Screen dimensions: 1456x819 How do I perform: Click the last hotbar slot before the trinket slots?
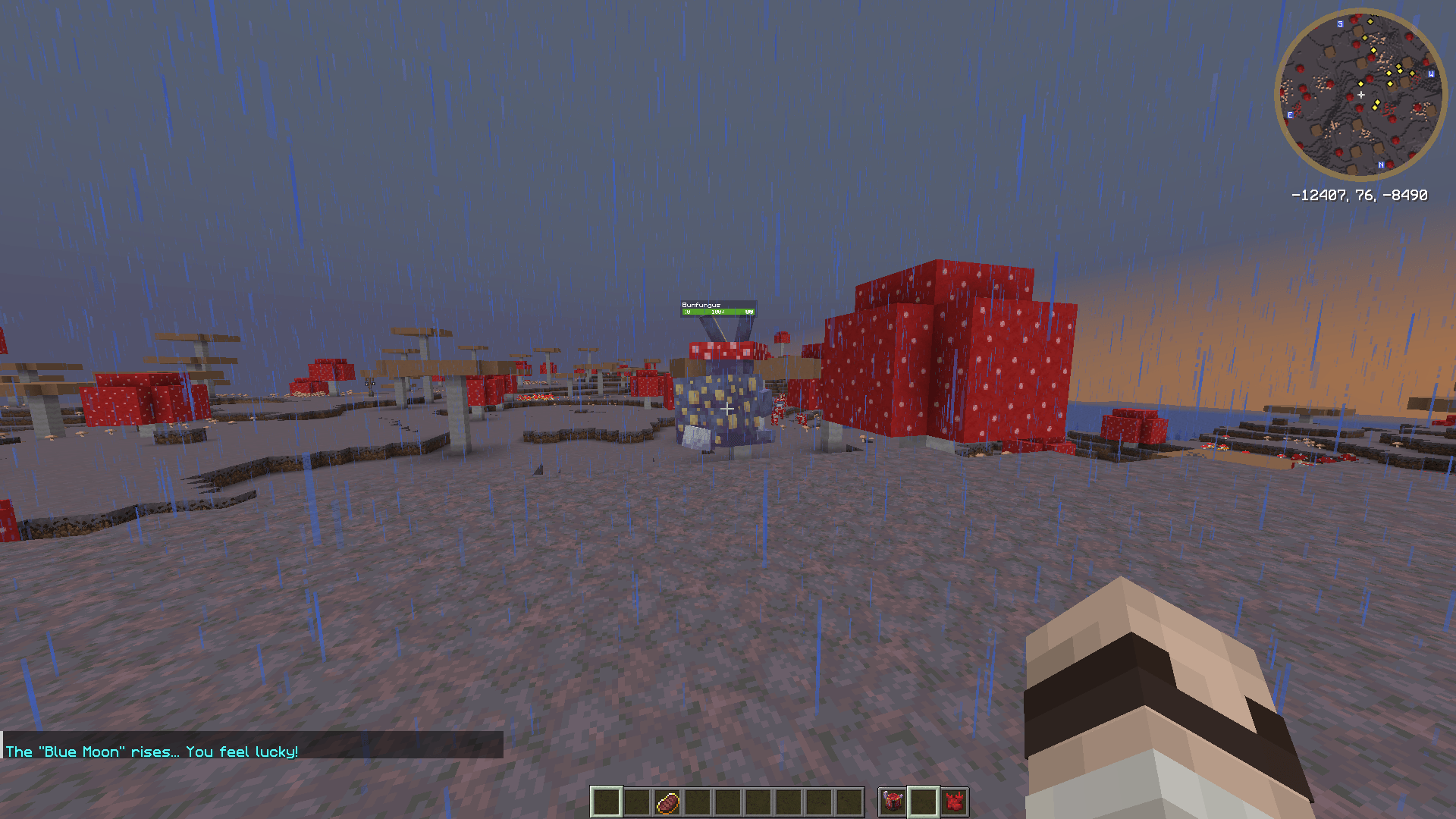(849, 802)
